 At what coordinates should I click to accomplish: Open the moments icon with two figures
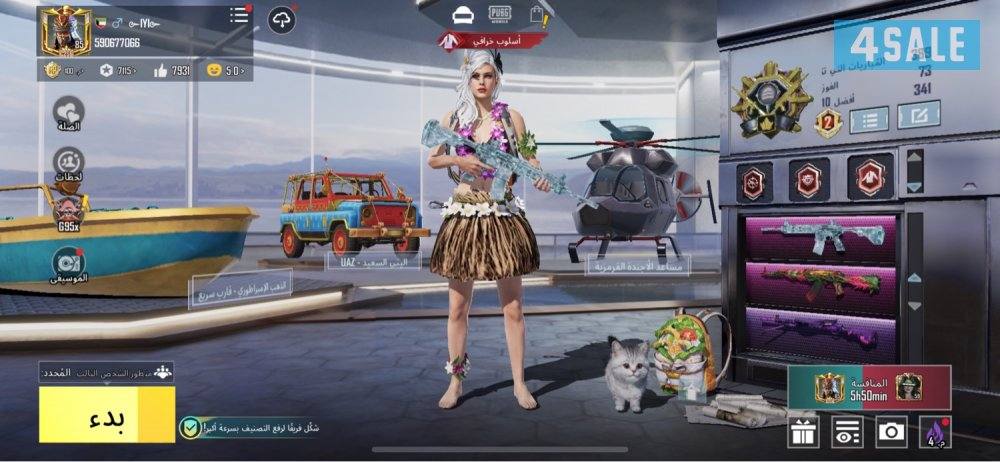[x=68, y=162]
